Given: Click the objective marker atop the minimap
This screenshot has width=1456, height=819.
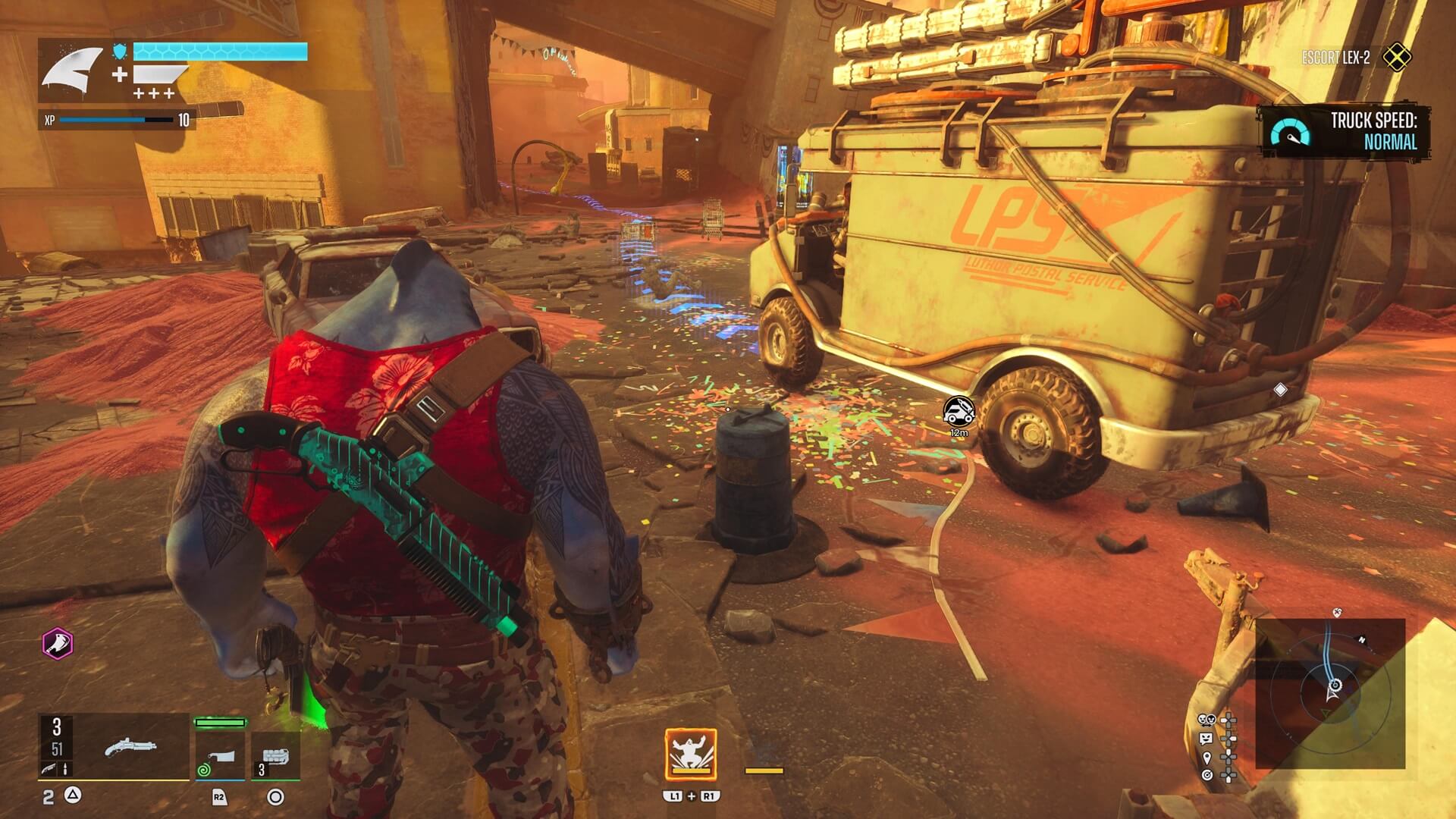Looking at the screenshot, I should (1336, 613).
